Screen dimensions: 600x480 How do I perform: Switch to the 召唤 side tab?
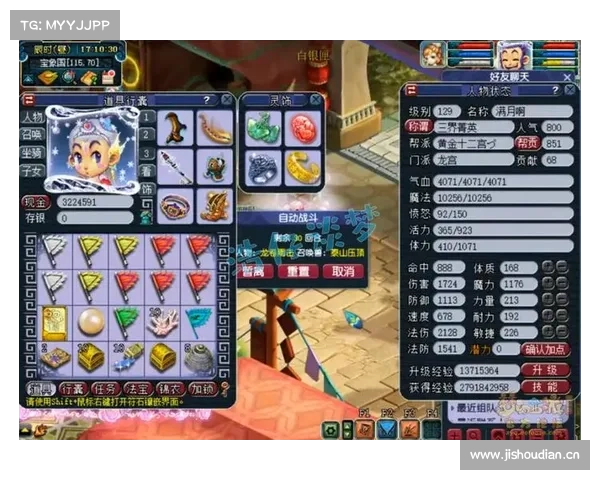click(x=32, y=135)
